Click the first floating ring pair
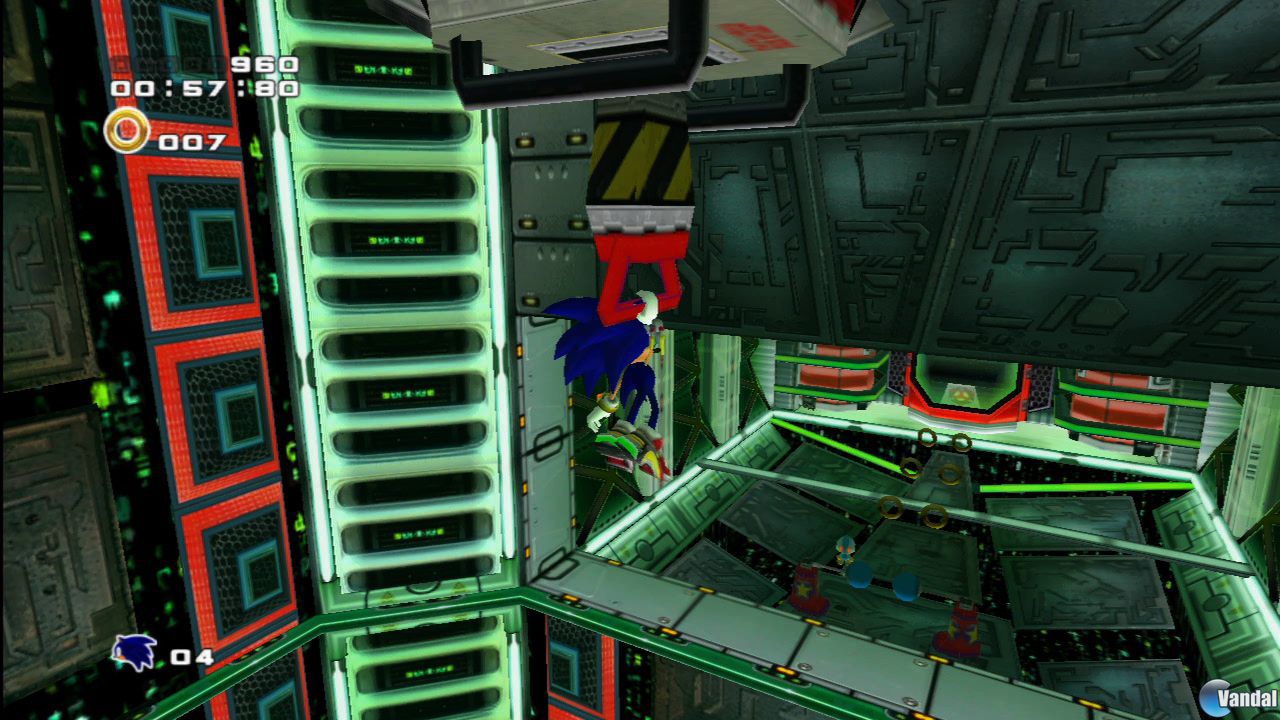Viewport: 1280px width, 720px height. [x=929, y=437]
